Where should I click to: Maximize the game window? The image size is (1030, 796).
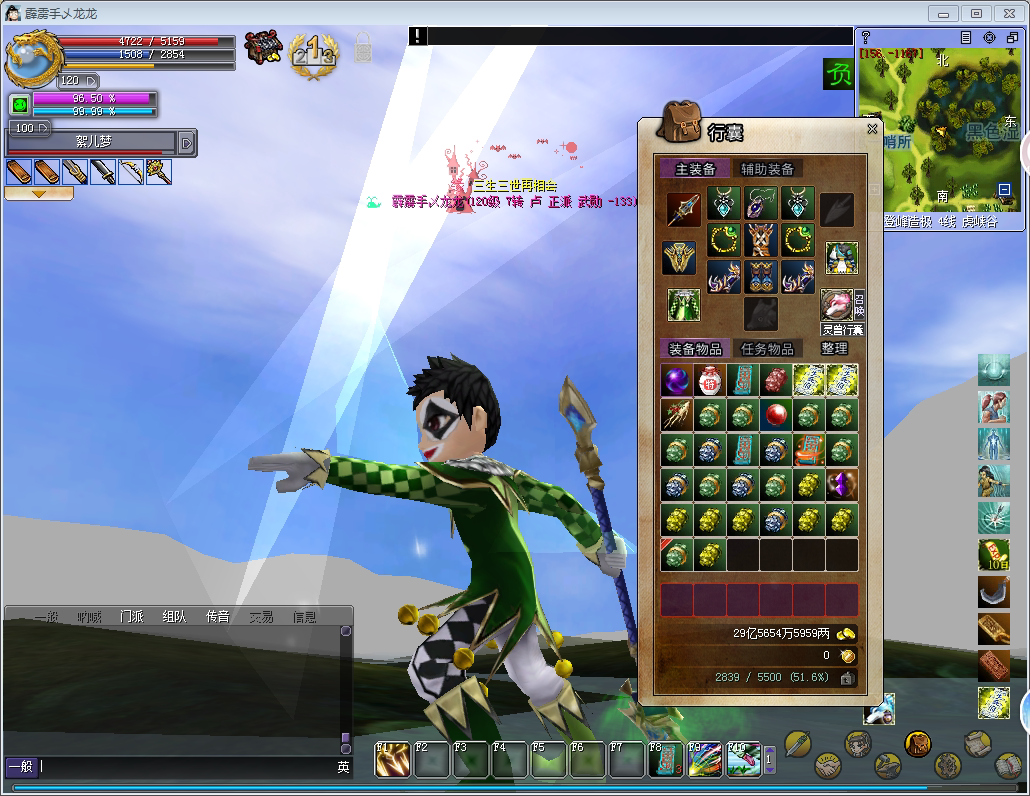pyautogui.click(x=977, y=13)
